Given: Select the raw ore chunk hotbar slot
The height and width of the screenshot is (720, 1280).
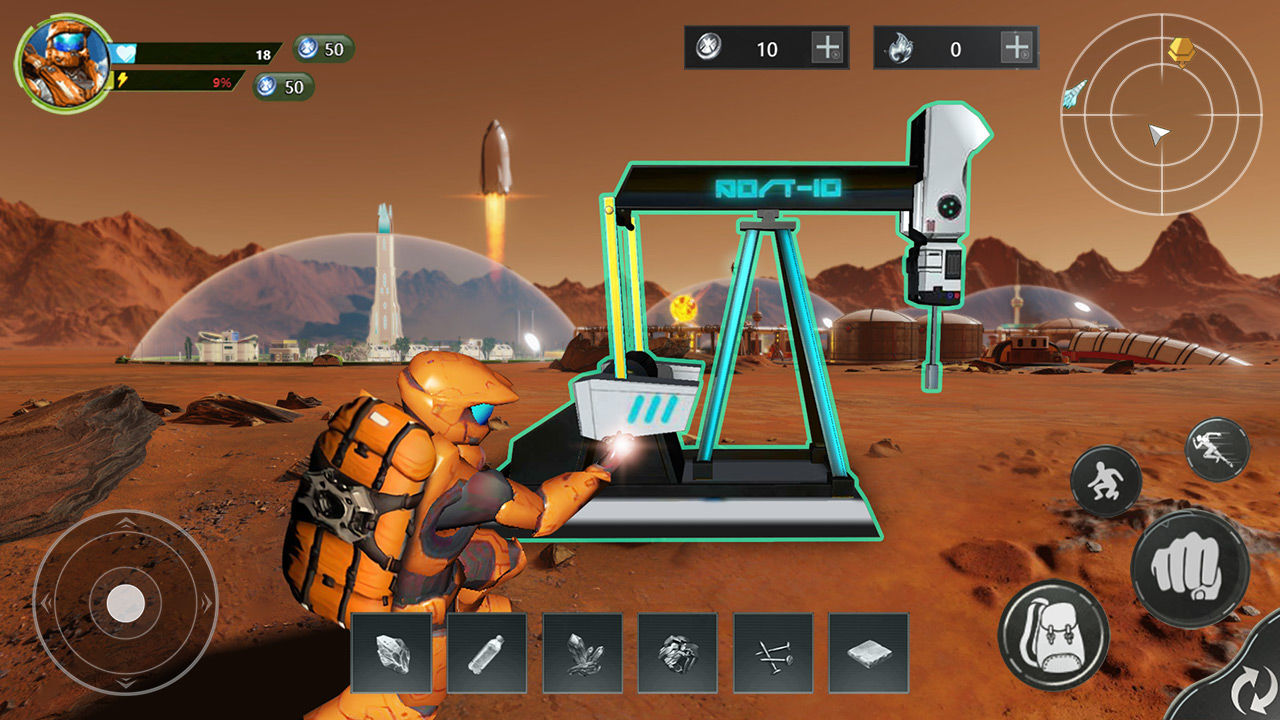Looking at the screenshot, I should (391, 653).
